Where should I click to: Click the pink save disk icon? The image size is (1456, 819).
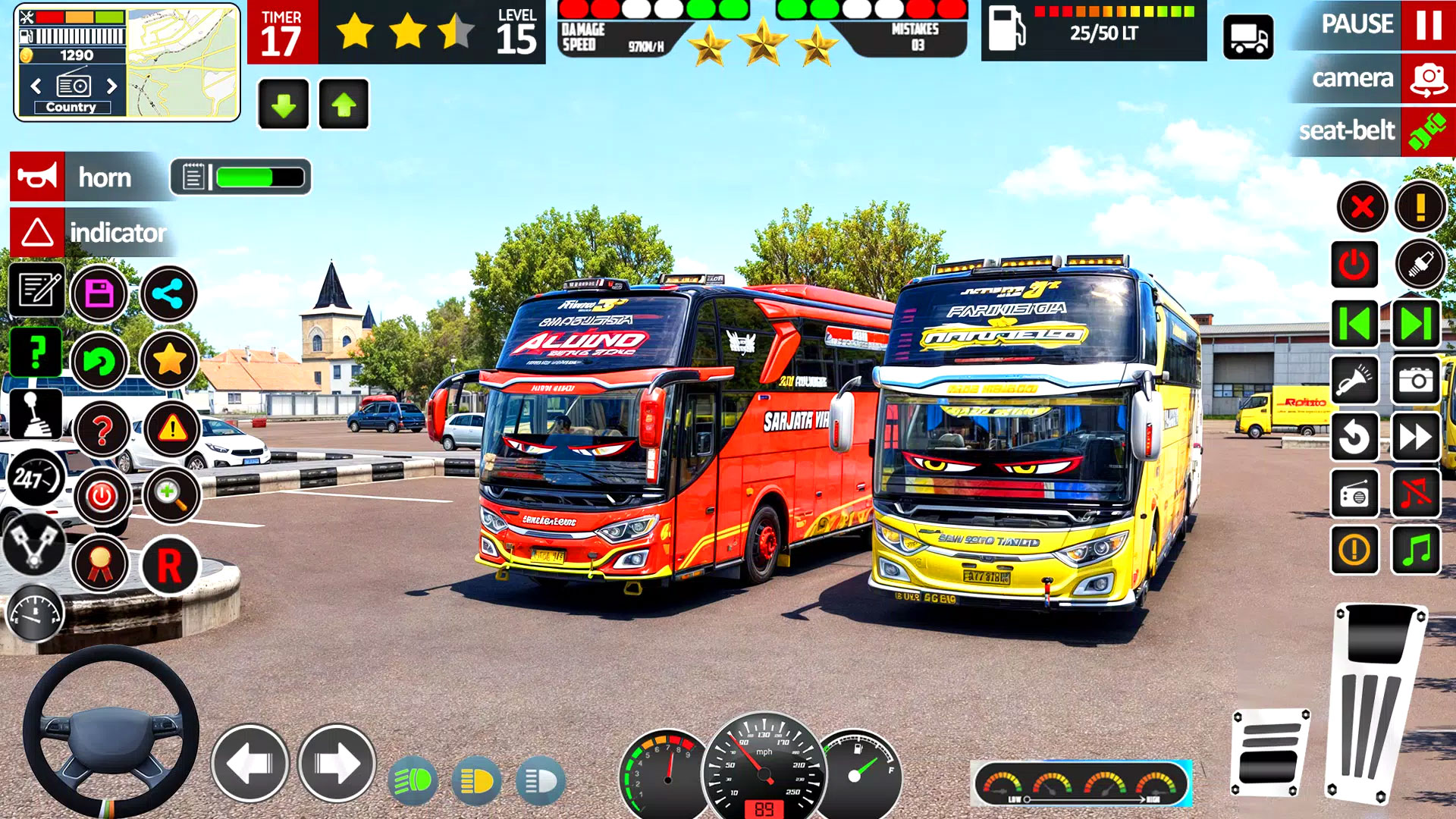(x=99, y=293)
